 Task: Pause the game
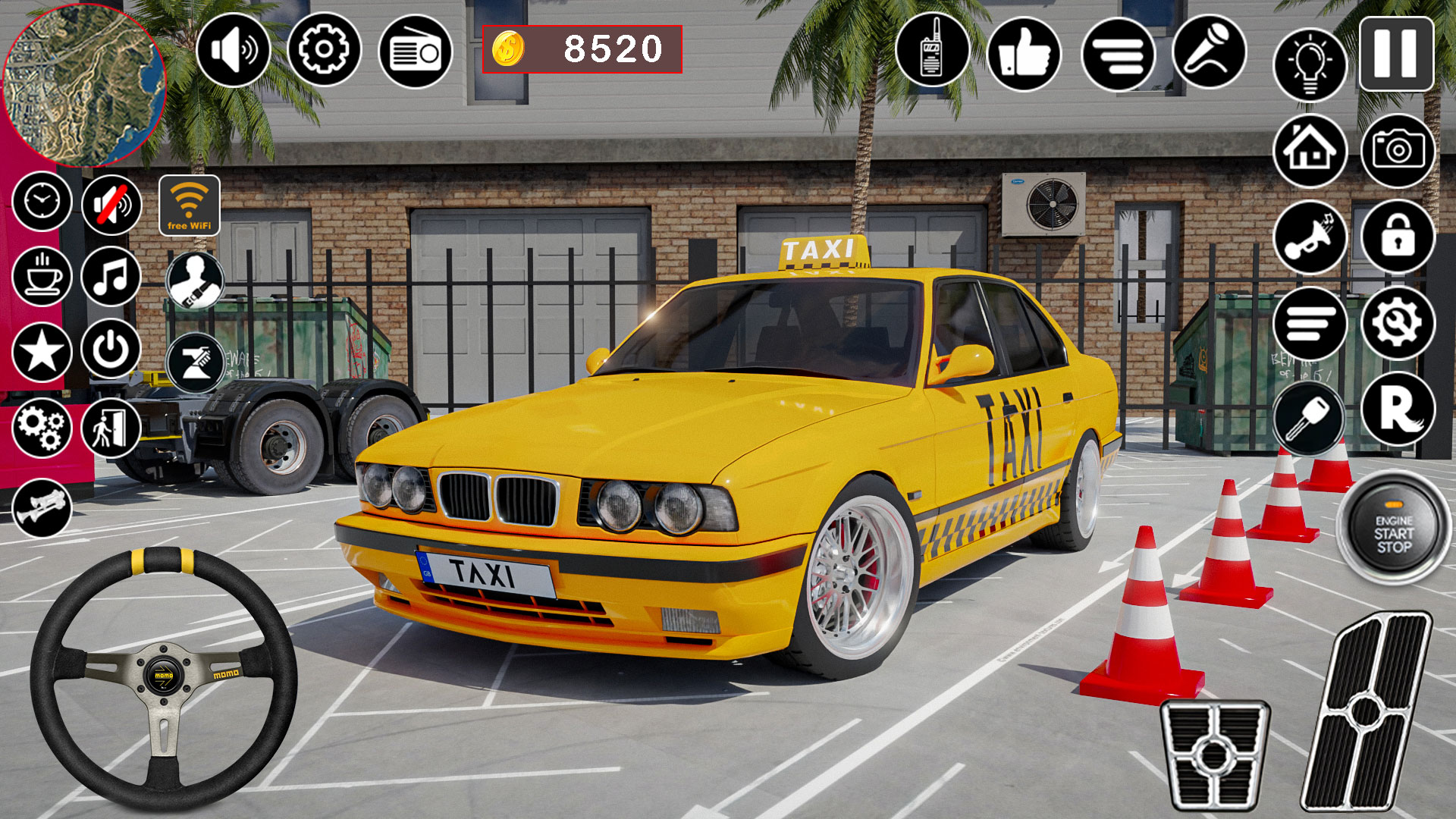1395,52
